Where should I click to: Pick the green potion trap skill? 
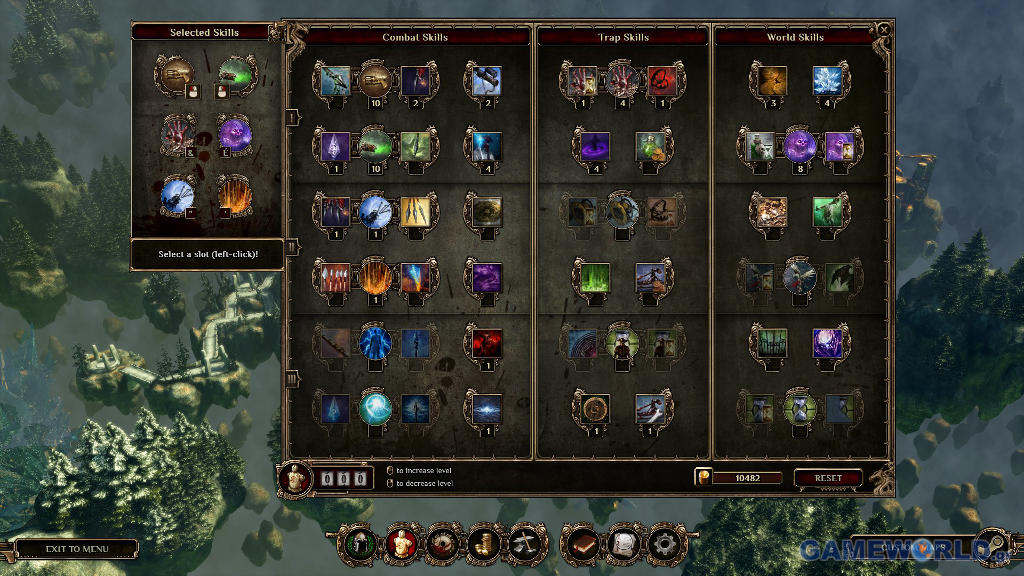click(650, 146)
